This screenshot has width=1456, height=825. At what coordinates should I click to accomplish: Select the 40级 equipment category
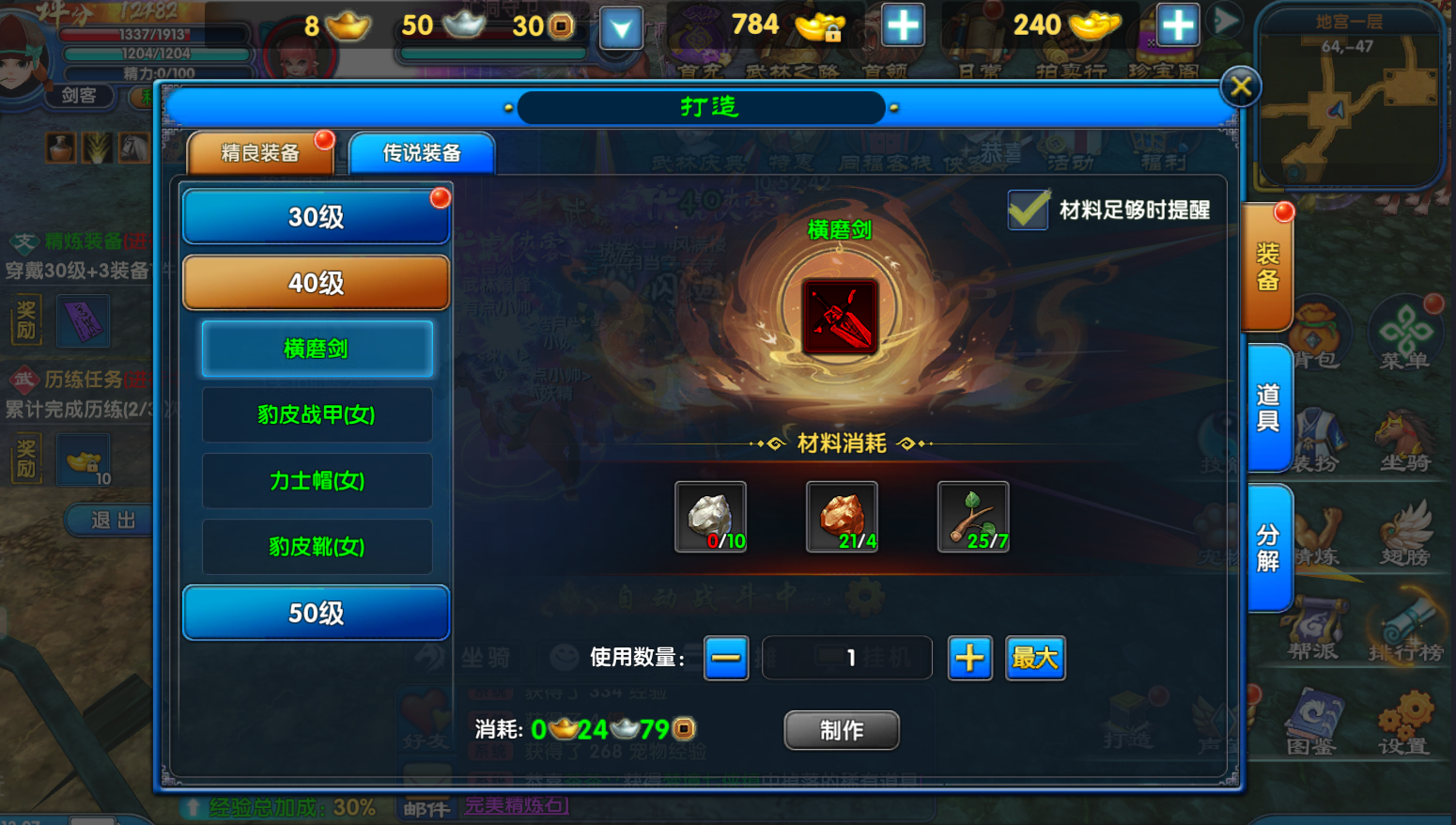(x=316, y=283)
